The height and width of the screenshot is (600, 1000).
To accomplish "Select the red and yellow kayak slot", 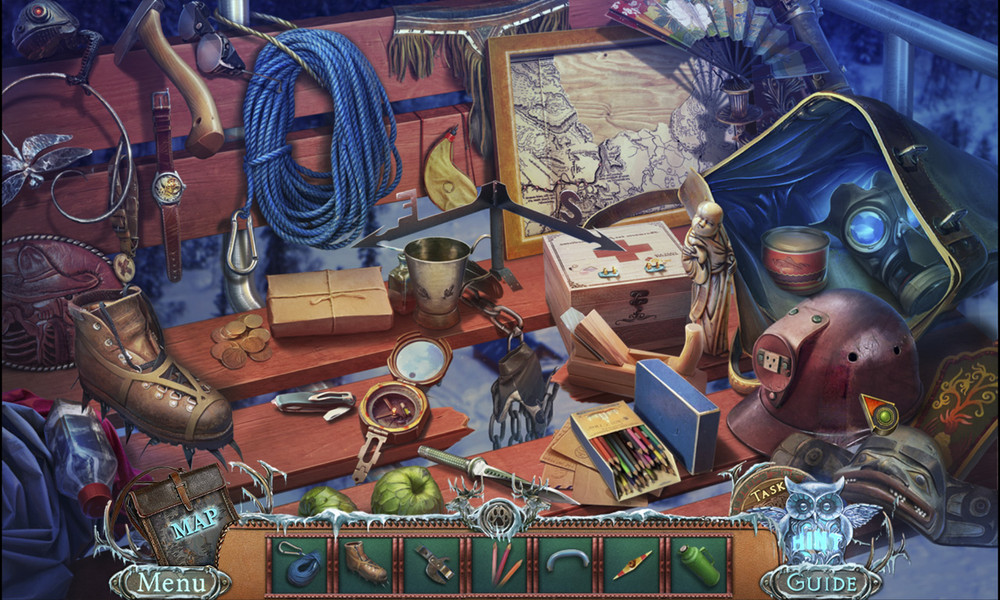I will pyautogui.click(x=633, y=564).
